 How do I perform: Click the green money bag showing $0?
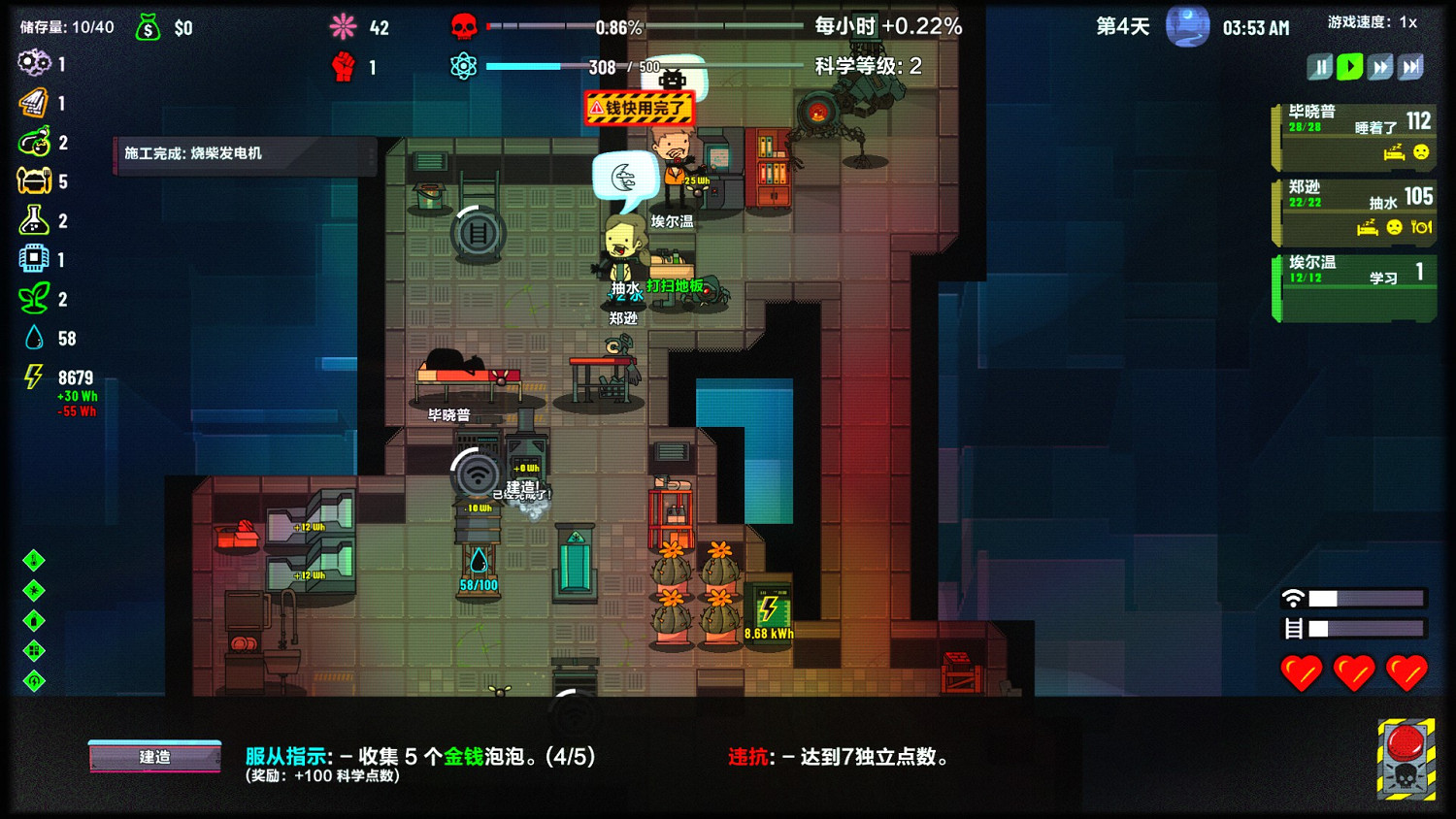tap(148, 28)
